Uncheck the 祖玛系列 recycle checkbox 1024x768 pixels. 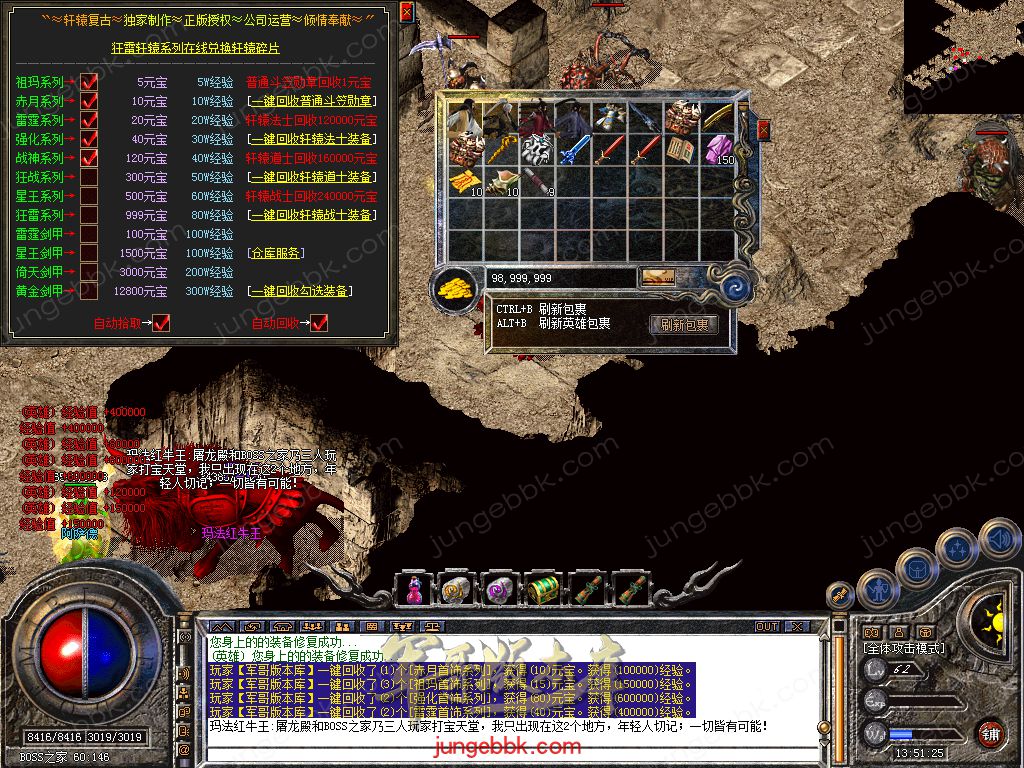click(89, 82)
